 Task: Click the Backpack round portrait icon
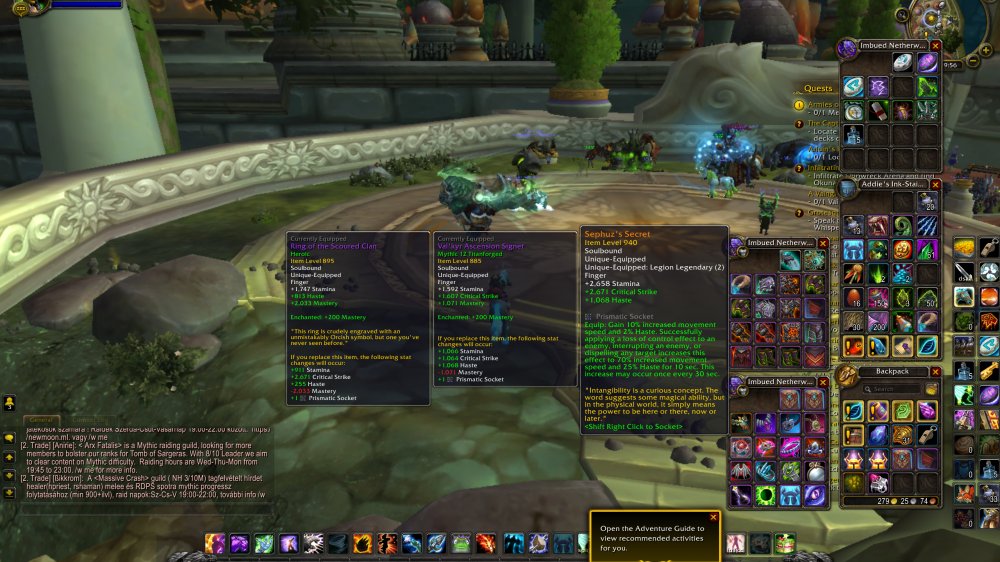pyautogui.click(x=847, y=374)
